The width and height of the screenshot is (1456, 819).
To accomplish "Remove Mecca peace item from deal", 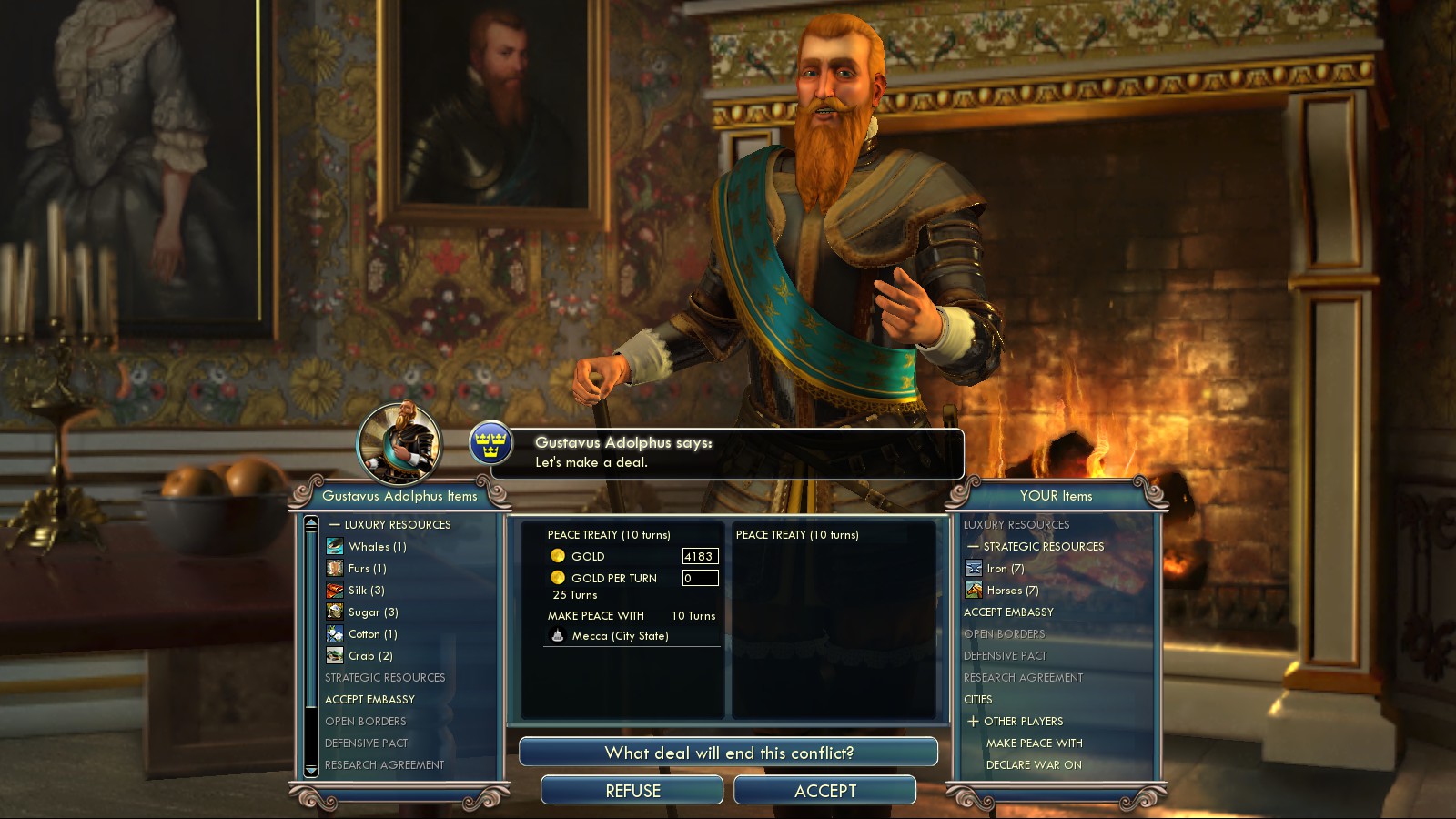I will [x=620, y=636].
